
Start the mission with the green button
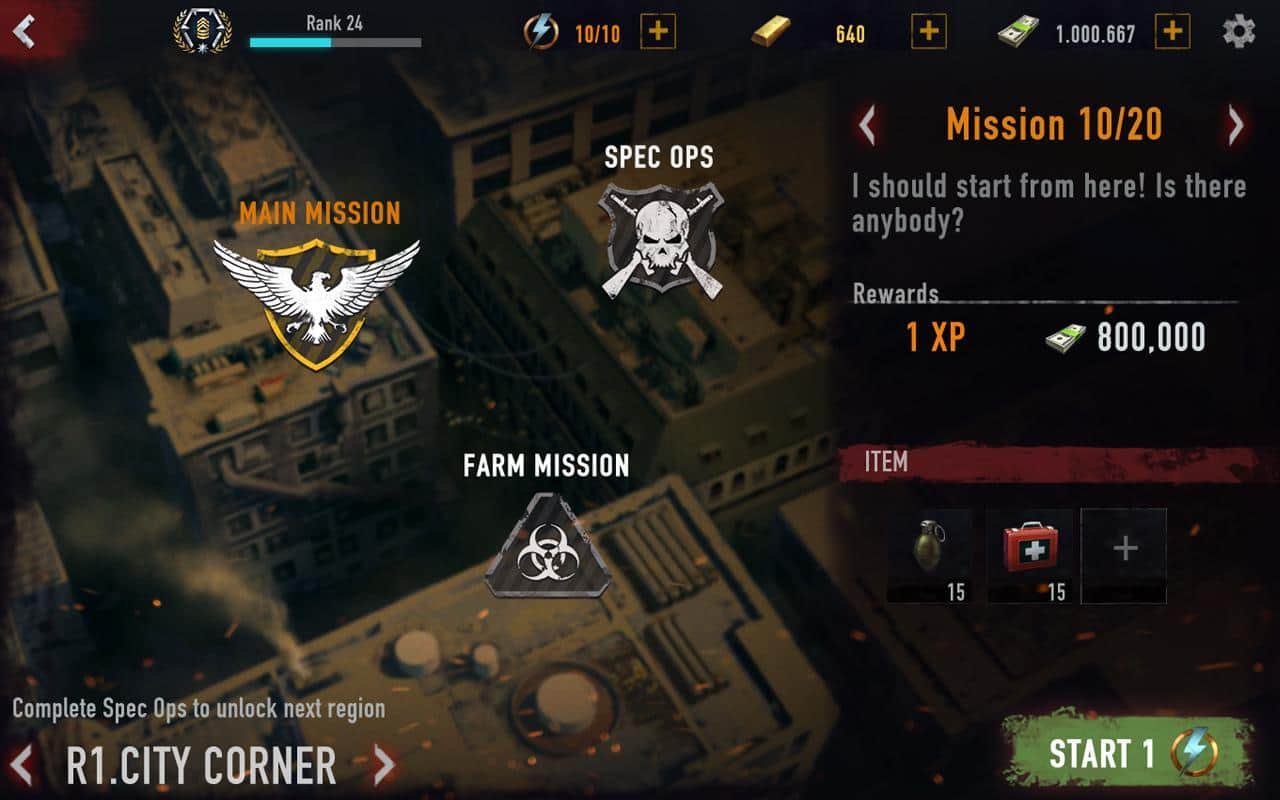(1129, 753)
